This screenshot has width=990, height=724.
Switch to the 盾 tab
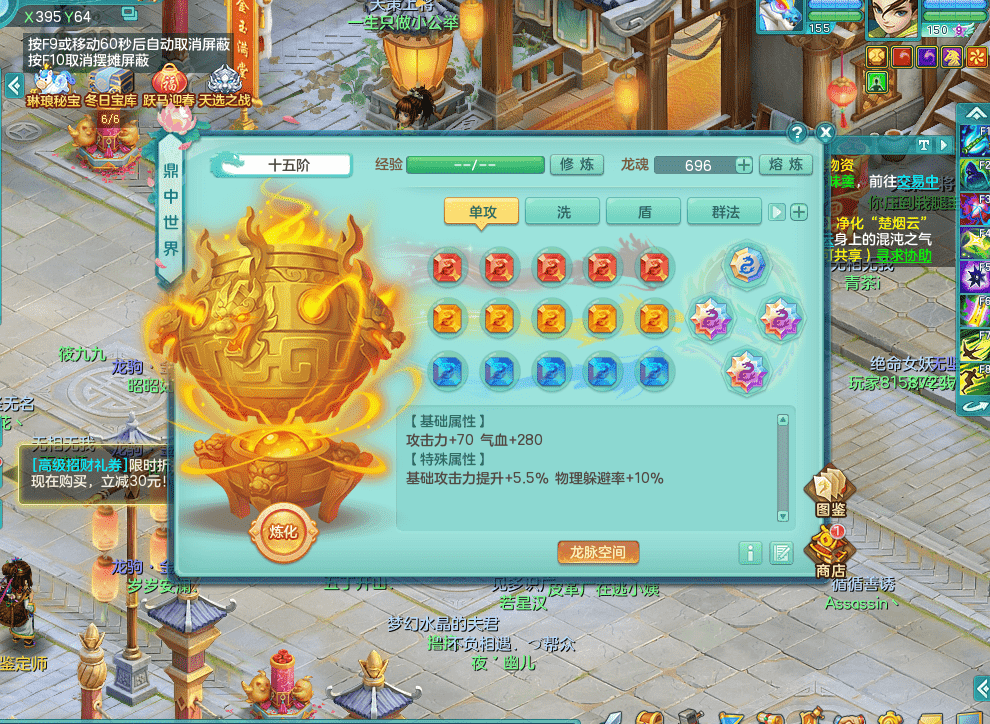coord(644,211)
